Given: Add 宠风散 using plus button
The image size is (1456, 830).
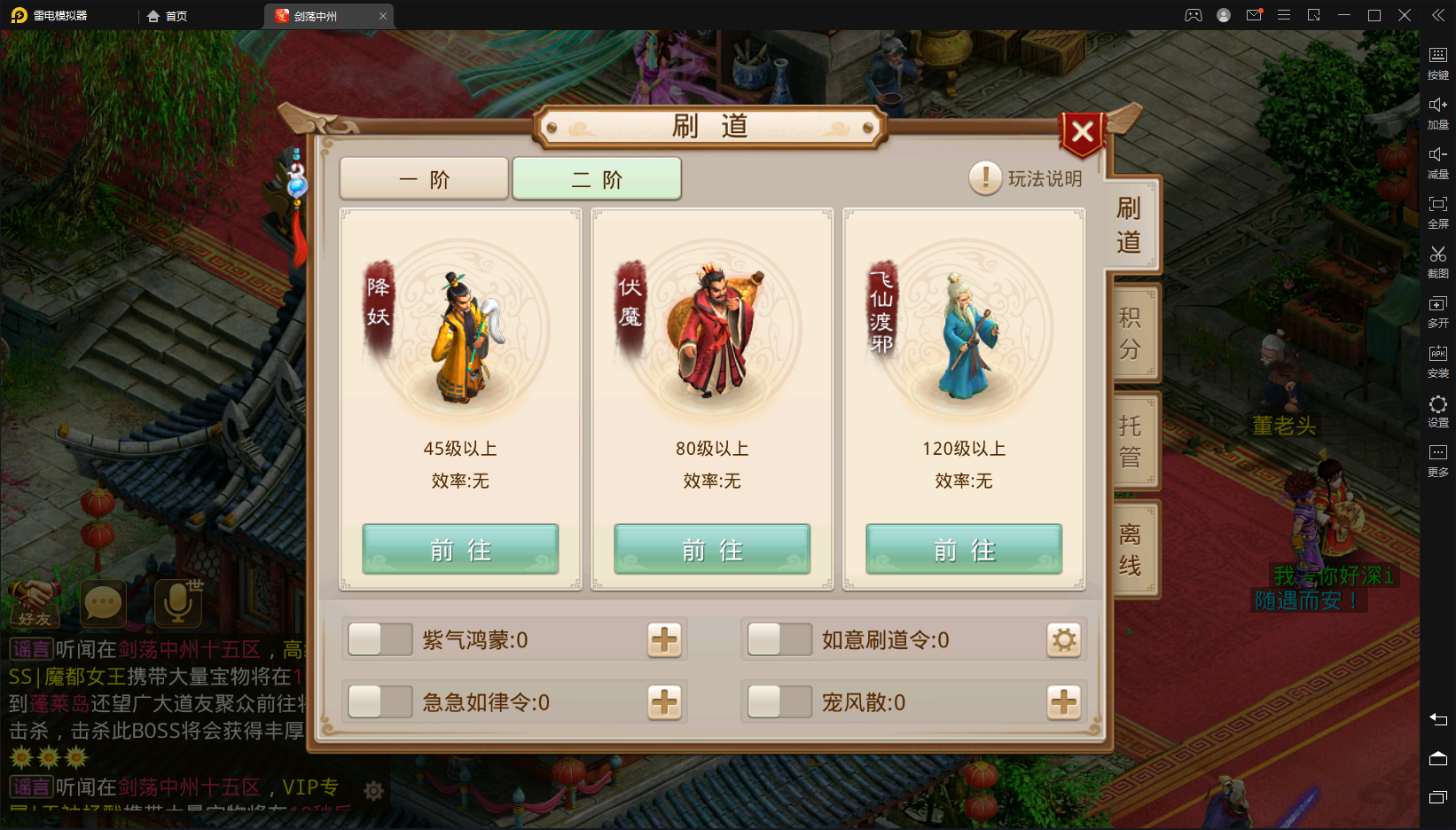Looking at the screenshot, I should (x=1064, y=702).
